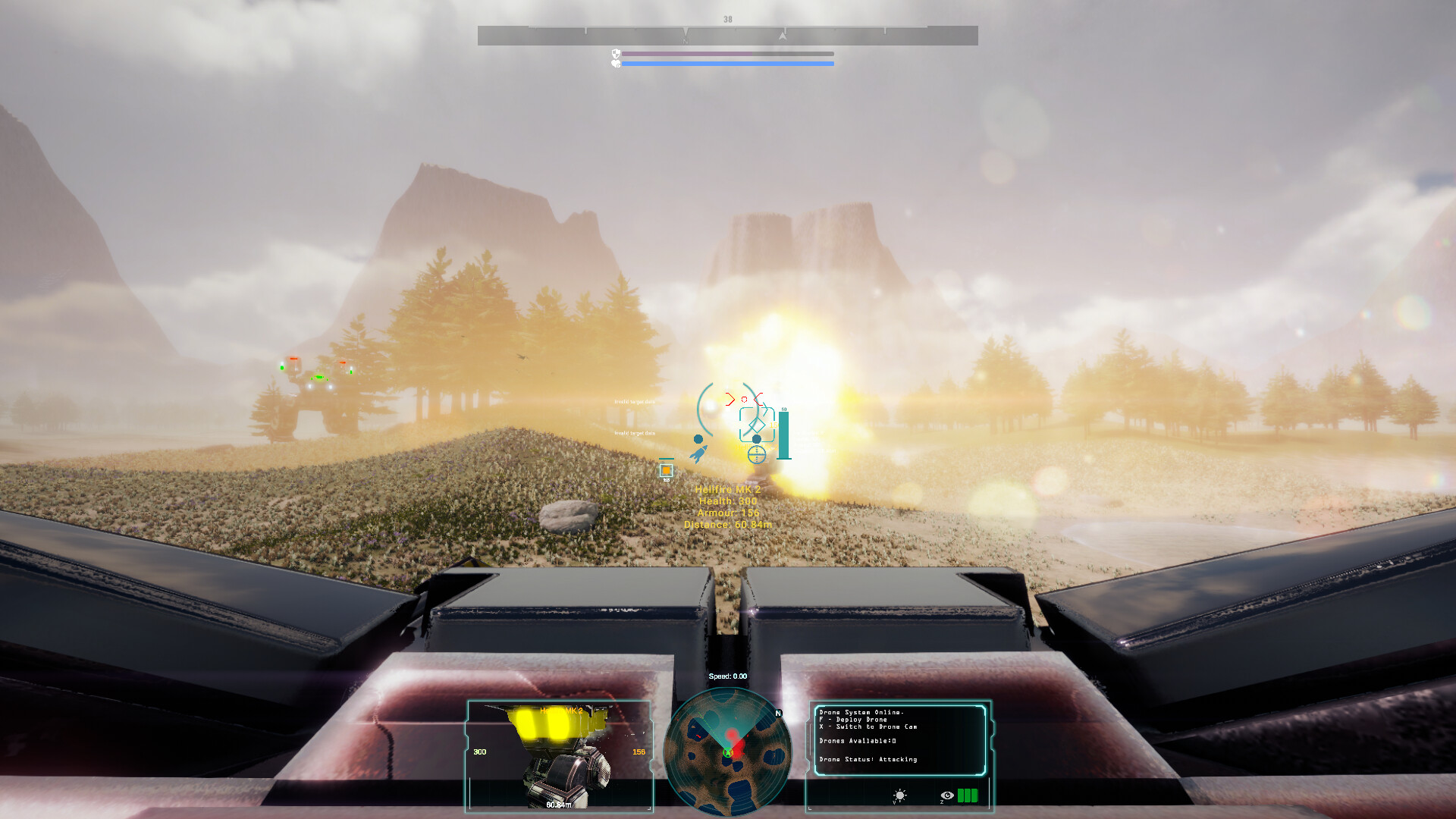Select the targeting reticle diamond crosshair
The image size is (1456, 819).
757,425
